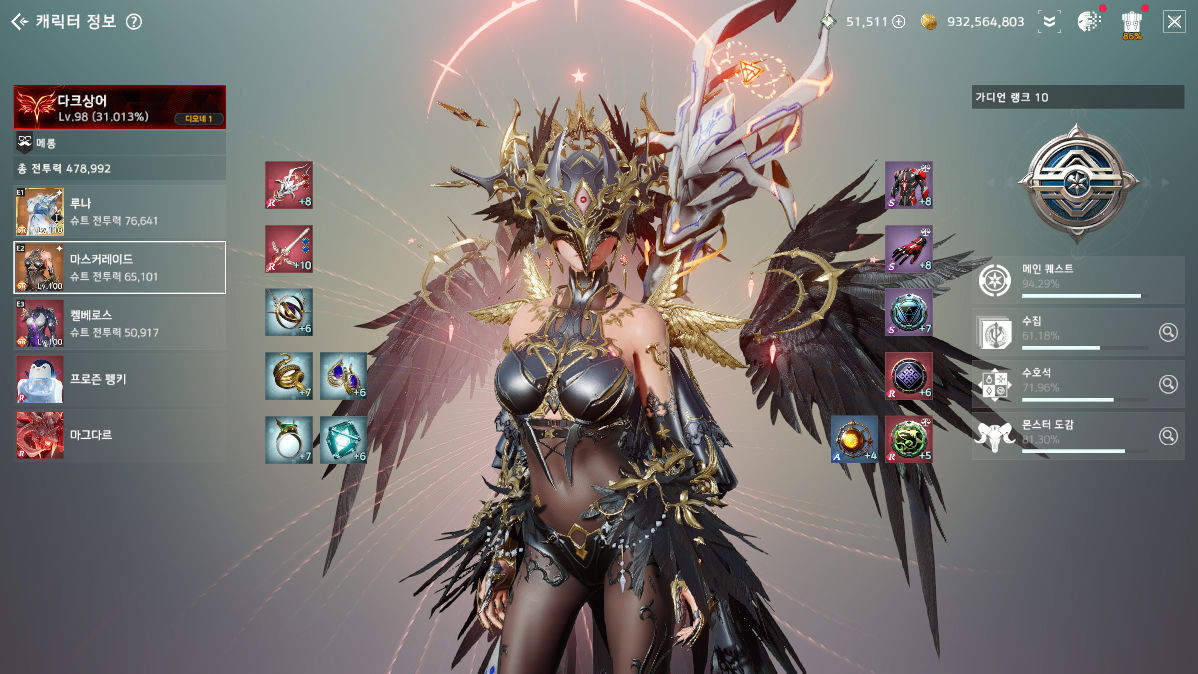Select the 루나 suit row
The image size is (1198, 674).
point(120,212)
